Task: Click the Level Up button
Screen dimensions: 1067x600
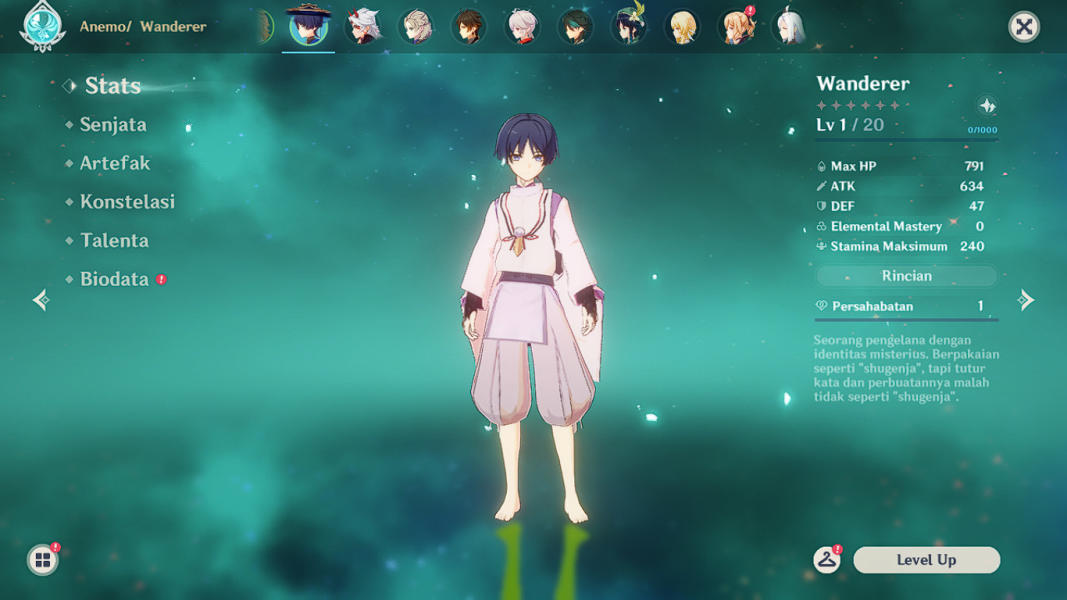Action: [x=926, y=560]
